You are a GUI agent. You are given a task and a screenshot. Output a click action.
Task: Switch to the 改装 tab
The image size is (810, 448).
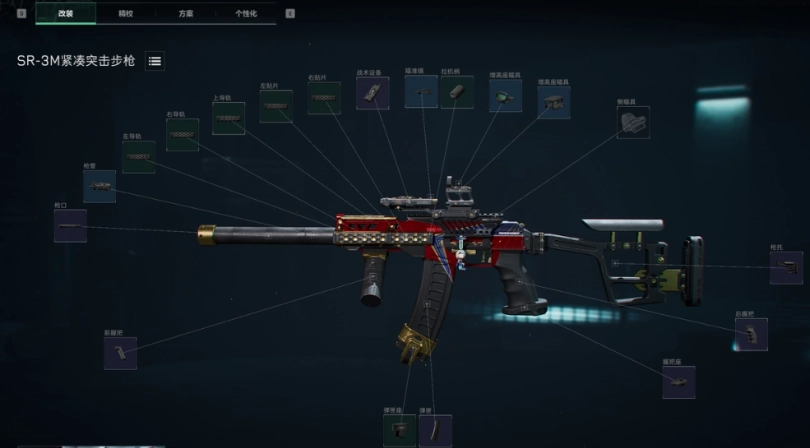pyautogui.click(x=66, y=13)
